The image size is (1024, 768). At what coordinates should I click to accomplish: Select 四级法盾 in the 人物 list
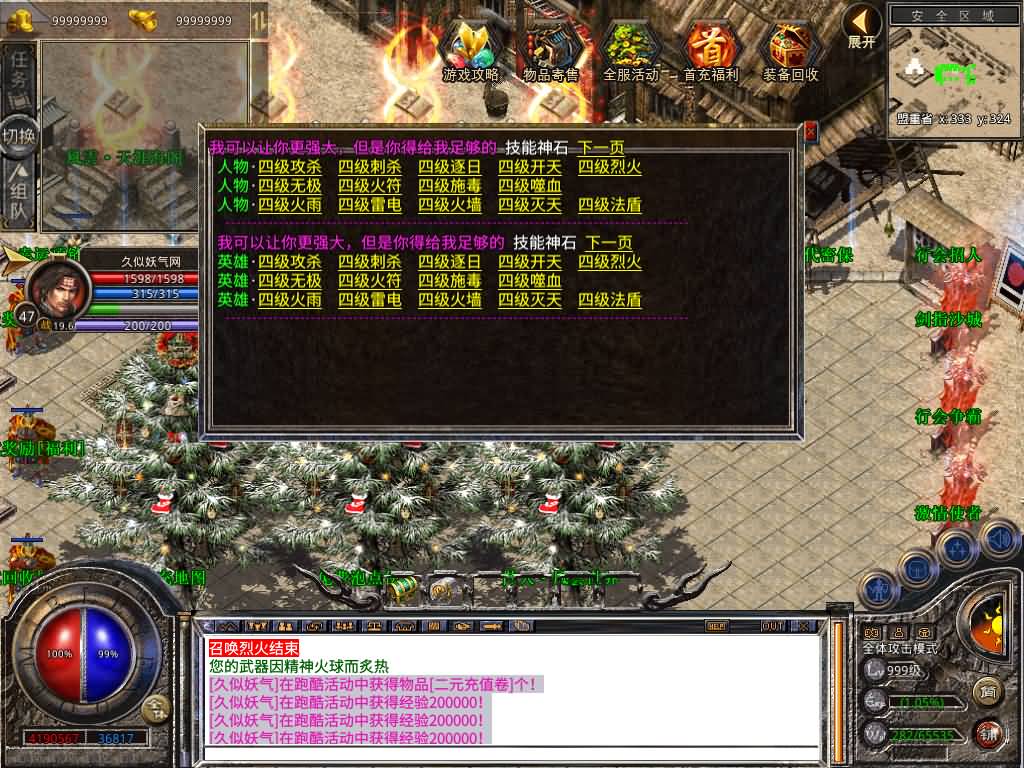(x=610, y=205)
